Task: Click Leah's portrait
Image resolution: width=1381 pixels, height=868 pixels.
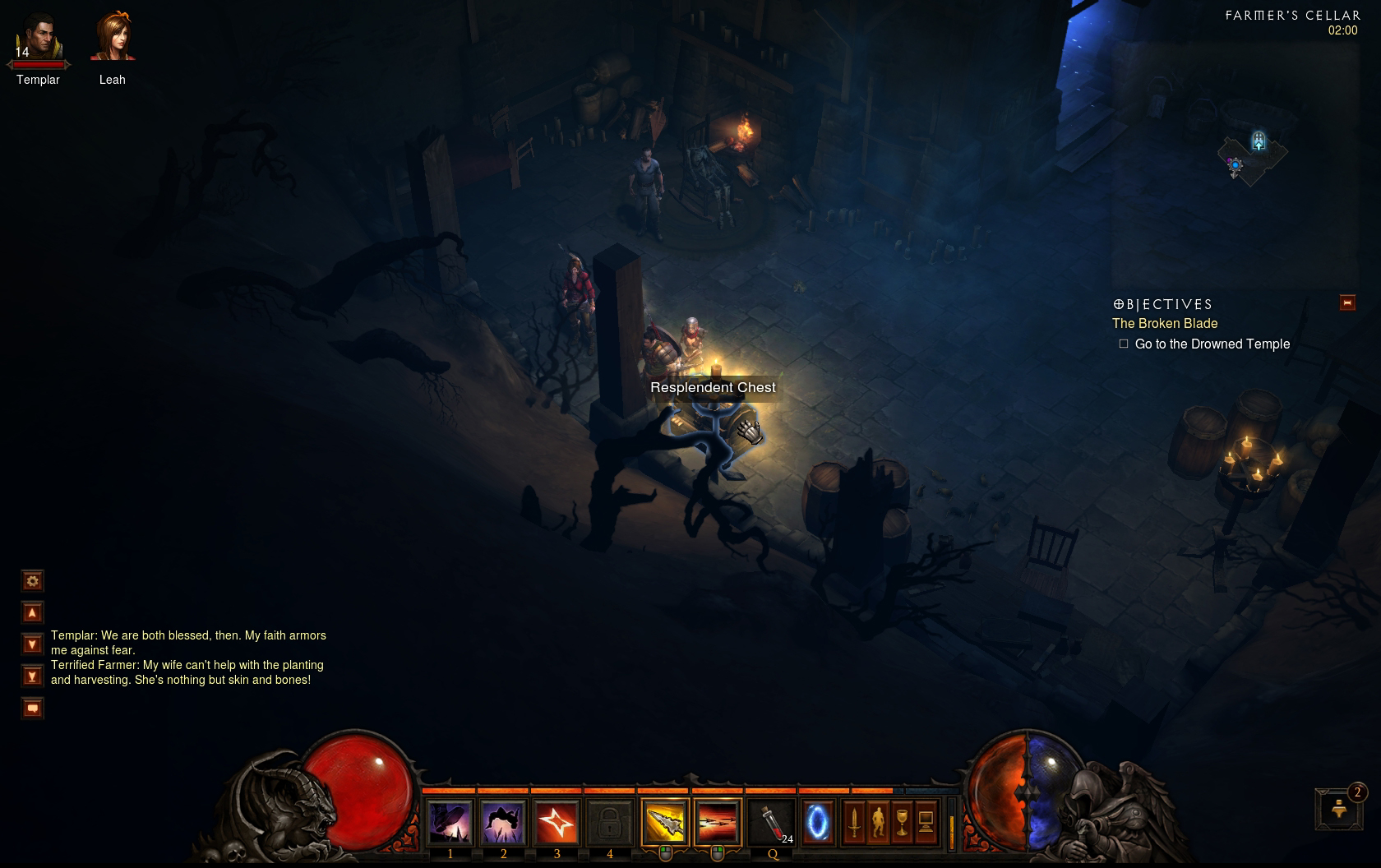Action: click(x=113, y=38)
